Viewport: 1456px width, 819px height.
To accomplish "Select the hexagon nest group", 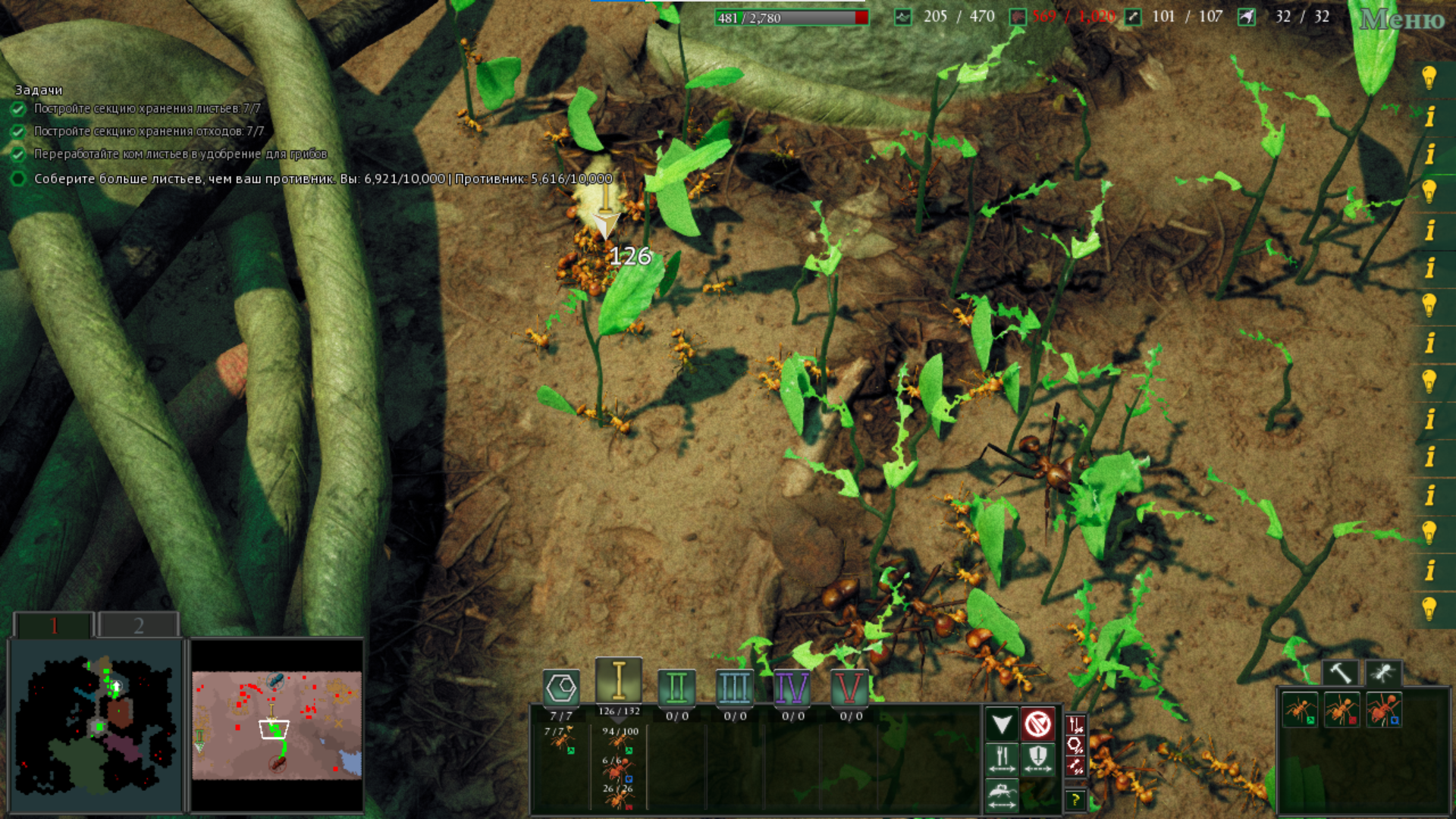I will coord(561,688).
